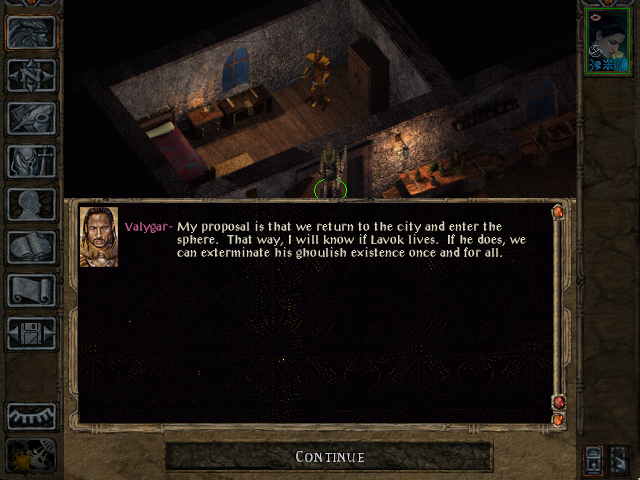Click Continue to advance Valygar's dialogue

(329, 457)
